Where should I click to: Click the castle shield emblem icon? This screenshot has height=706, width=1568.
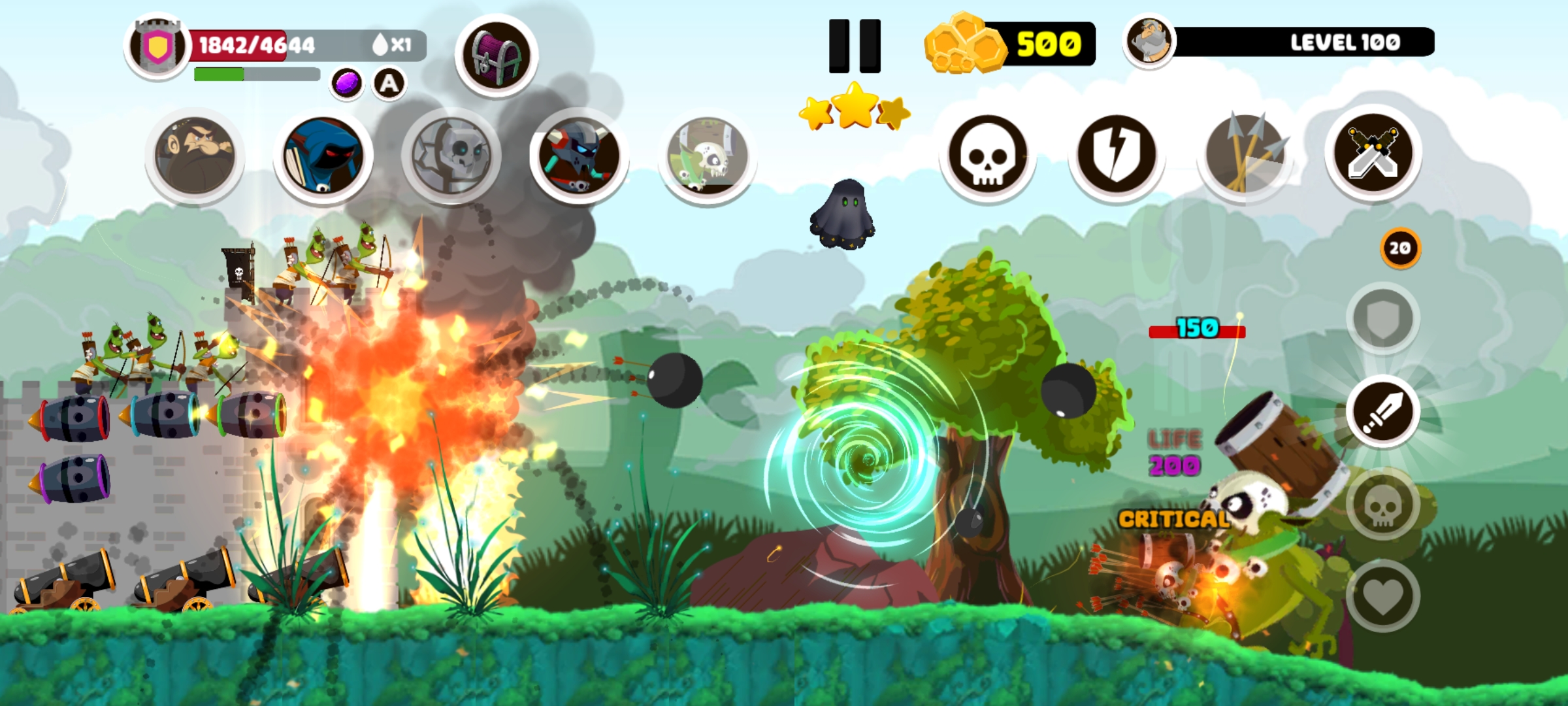coord(157,46)
